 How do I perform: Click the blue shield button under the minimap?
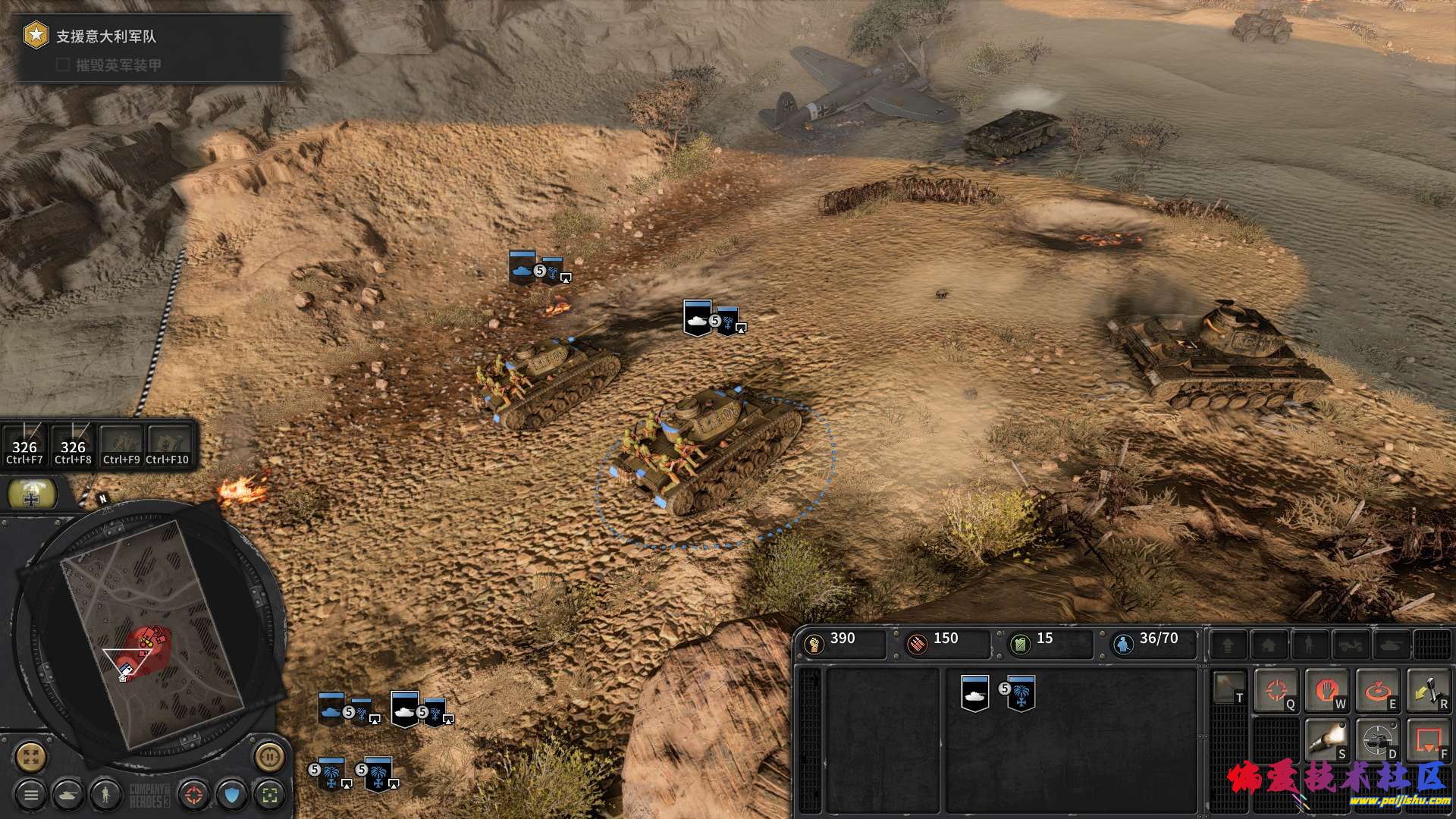coord(232,795)
